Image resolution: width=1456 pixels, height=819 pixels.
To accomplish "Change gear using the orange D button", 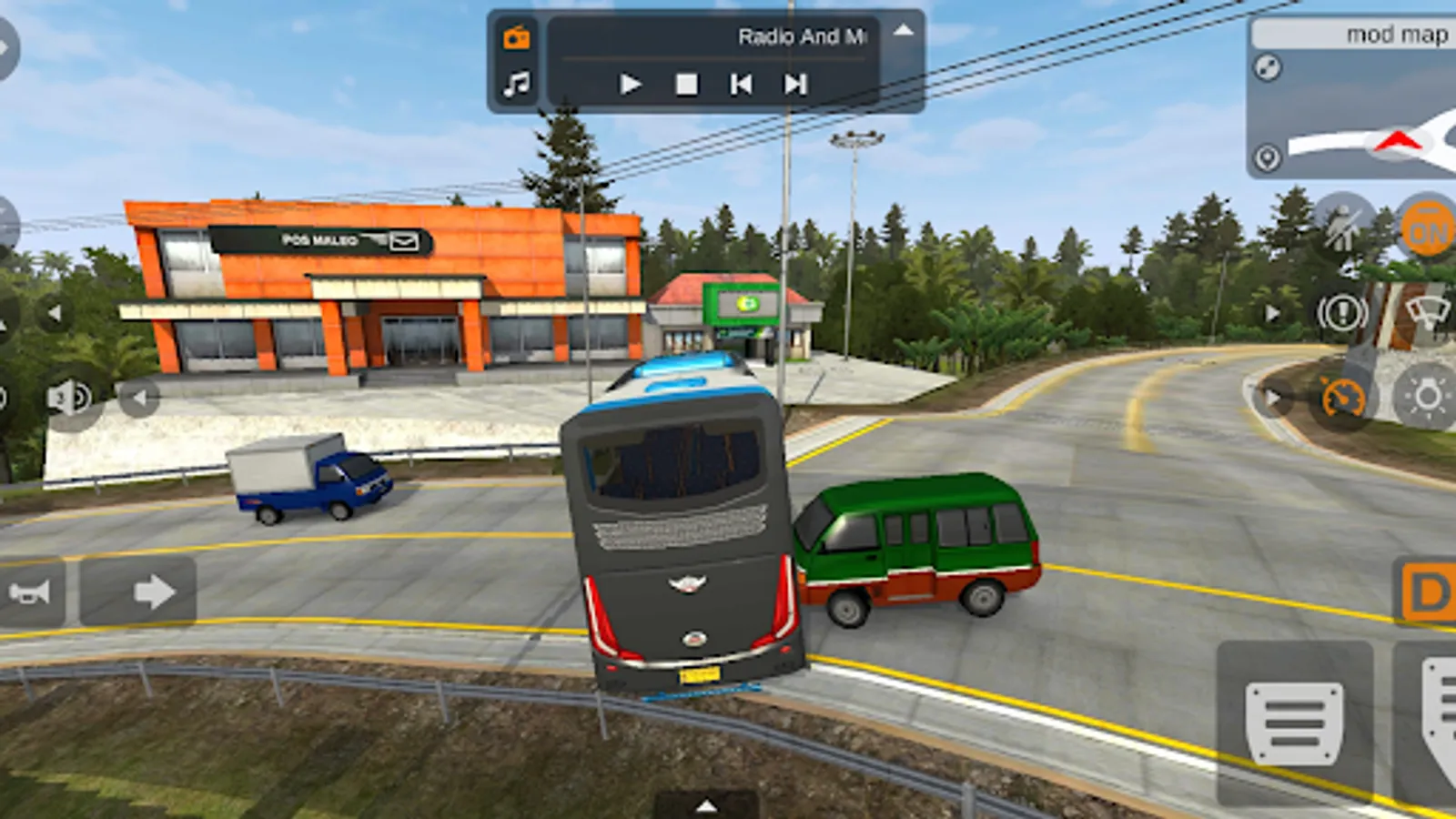I will click(1429, 592).
